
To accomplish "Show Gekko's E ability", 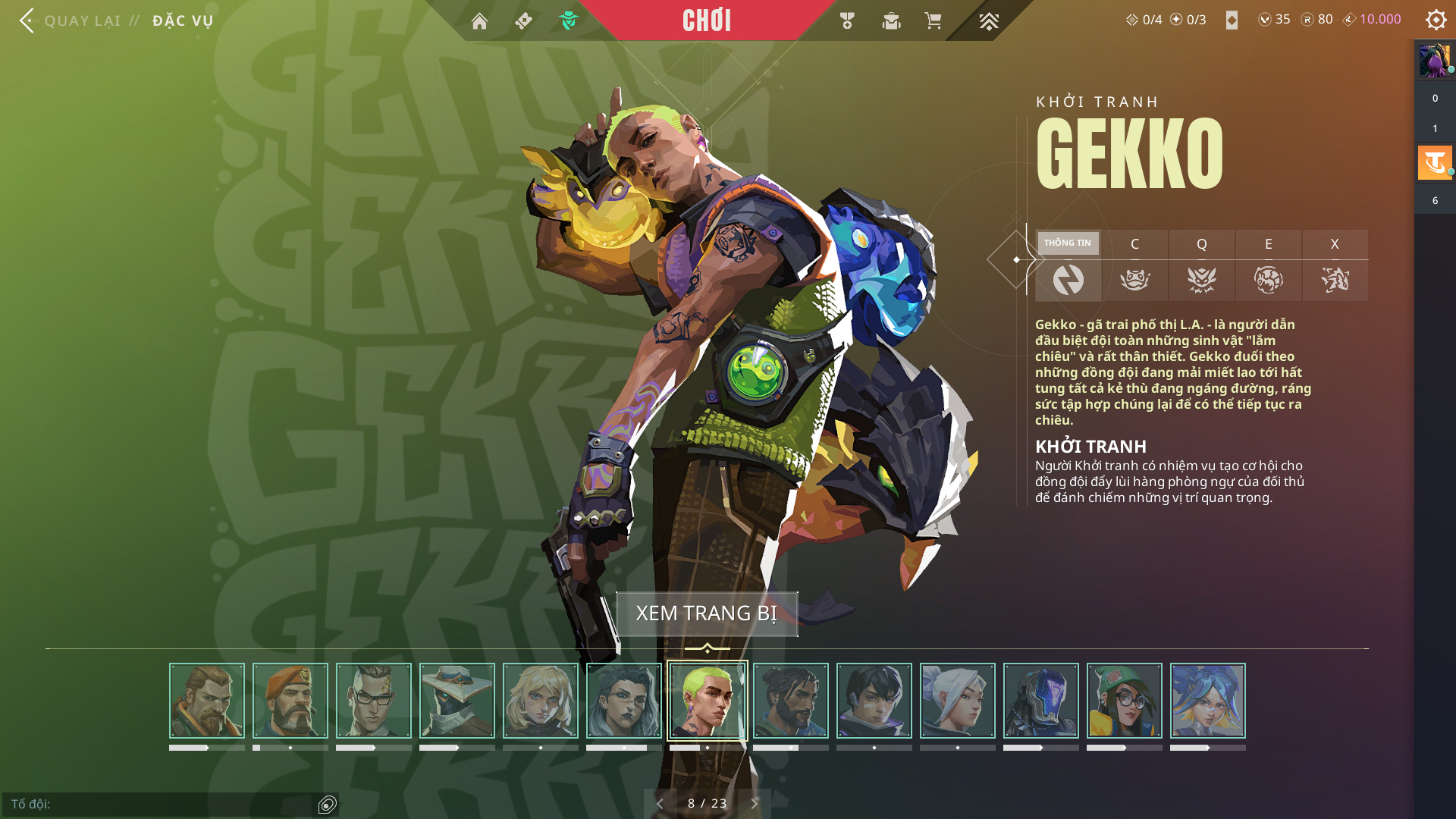I will (1268, 265).
